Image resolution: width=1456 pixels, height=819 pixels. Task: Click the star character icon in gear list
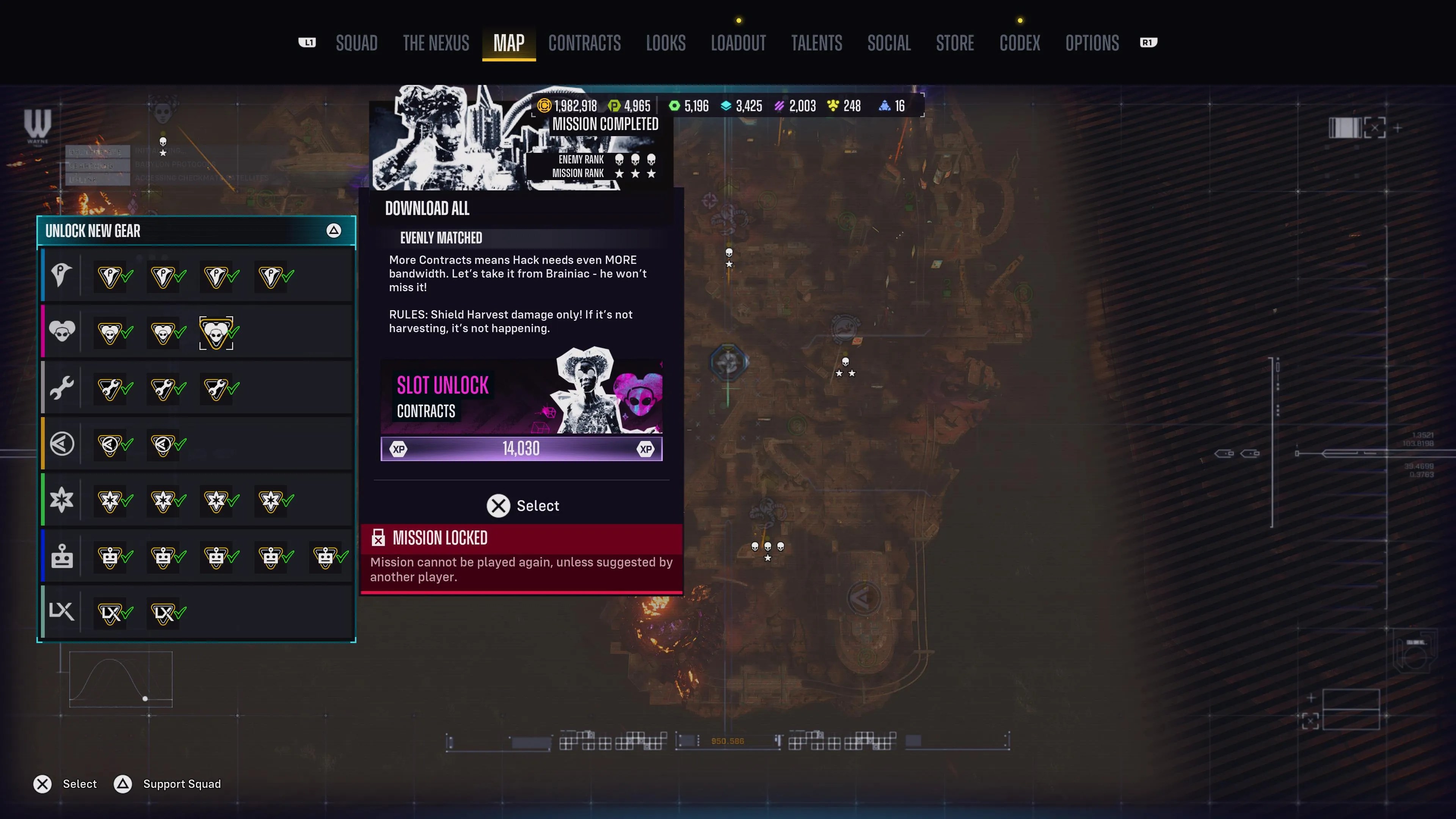[61, 500]
